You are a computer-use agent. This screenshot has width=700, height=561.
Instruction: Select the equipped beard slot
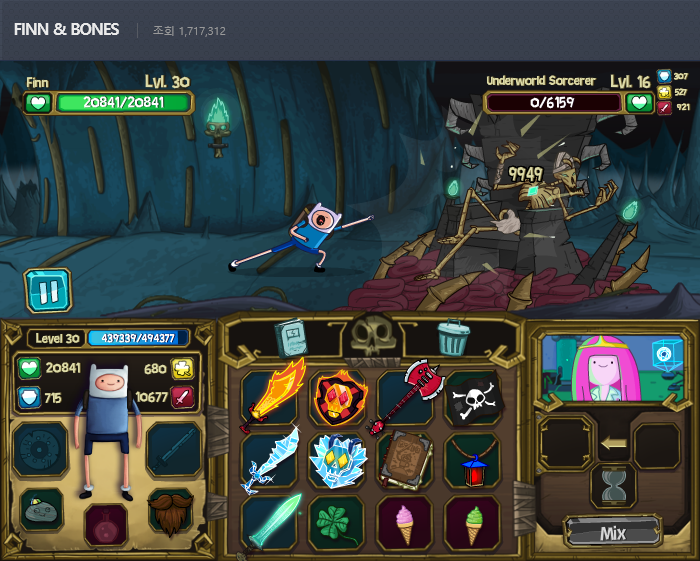[x=171, y=510]
